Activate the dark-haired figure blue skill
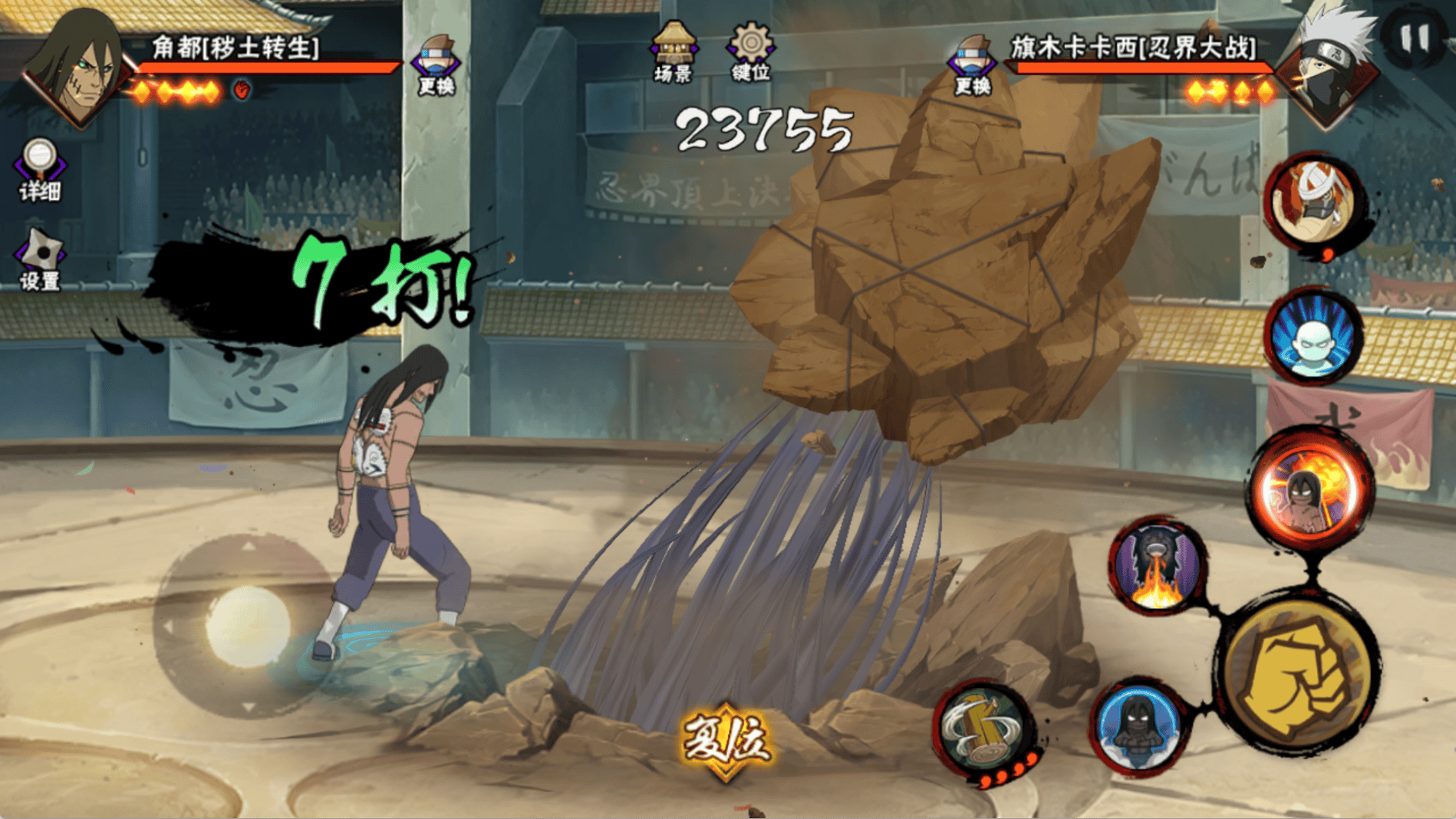 [1138, 727]
